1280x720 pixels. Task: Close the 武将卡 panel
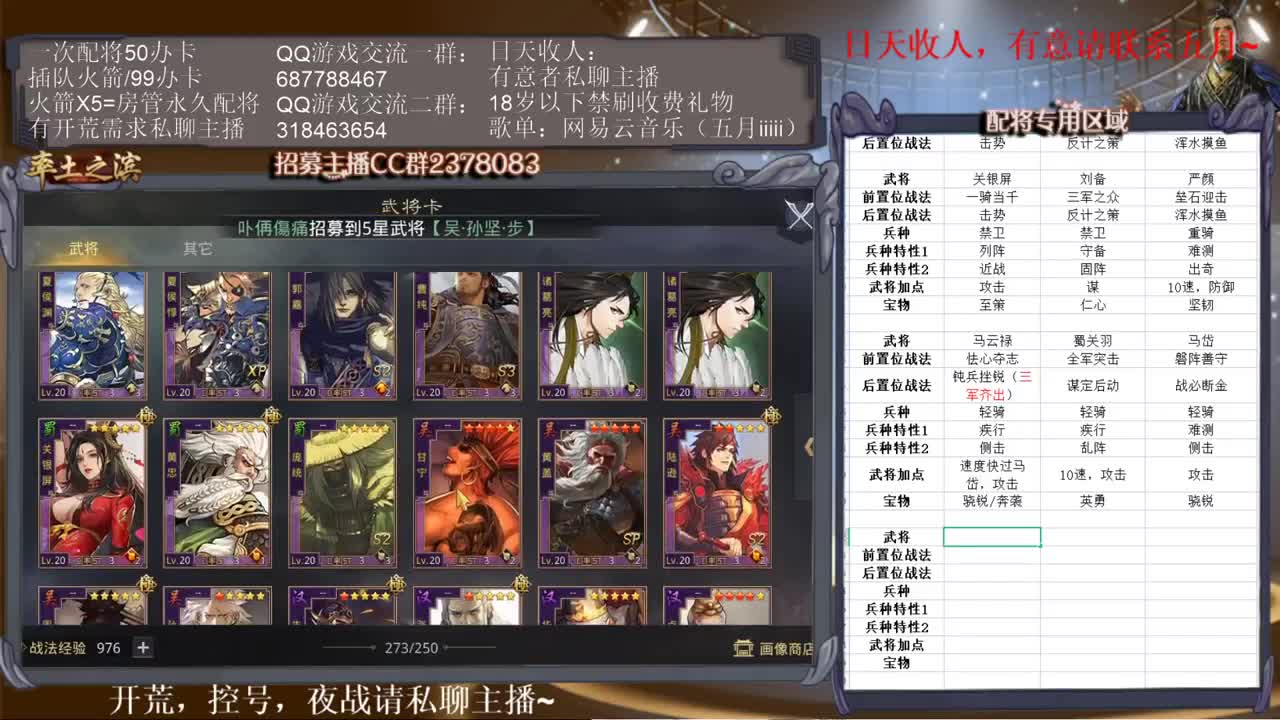[x=799, y=217]
